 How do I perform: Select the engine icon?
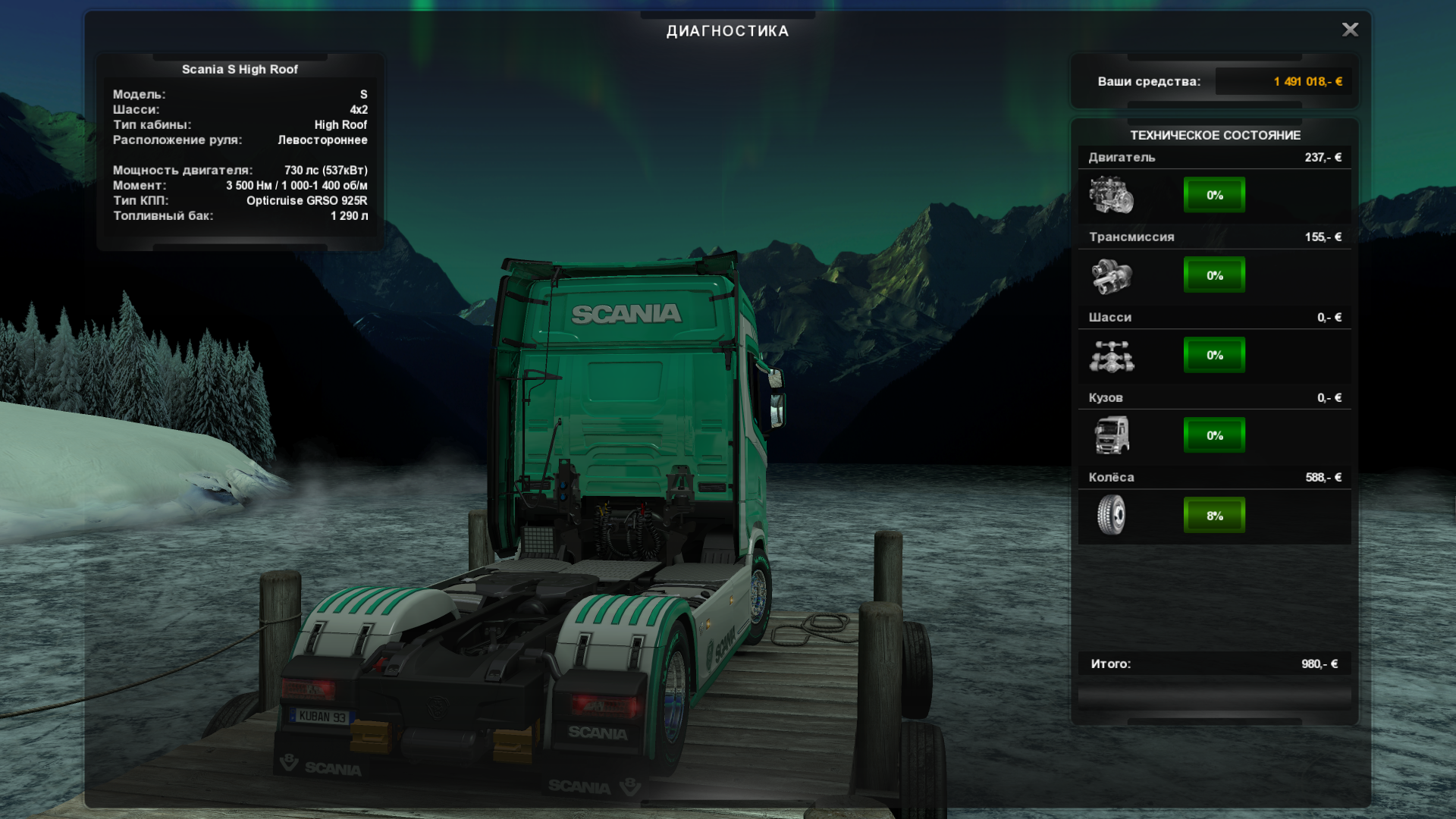coord(1111,195)
